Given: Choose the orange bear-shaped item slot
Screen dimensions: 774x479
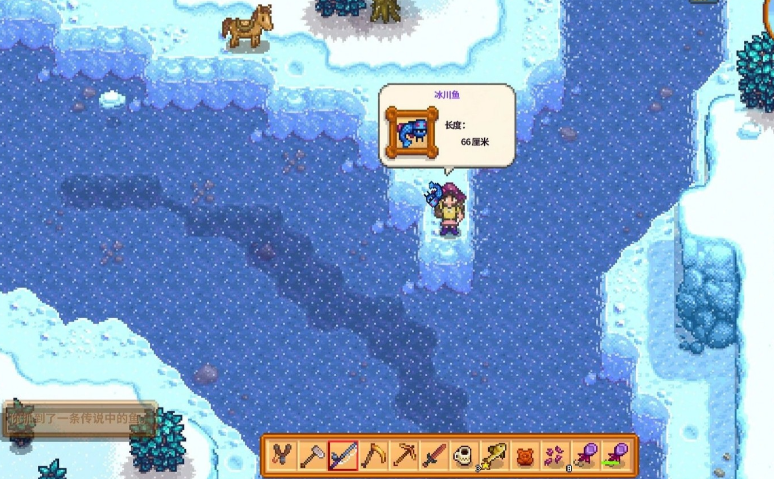Looking at the screenshot, I should tap(524, 456).
